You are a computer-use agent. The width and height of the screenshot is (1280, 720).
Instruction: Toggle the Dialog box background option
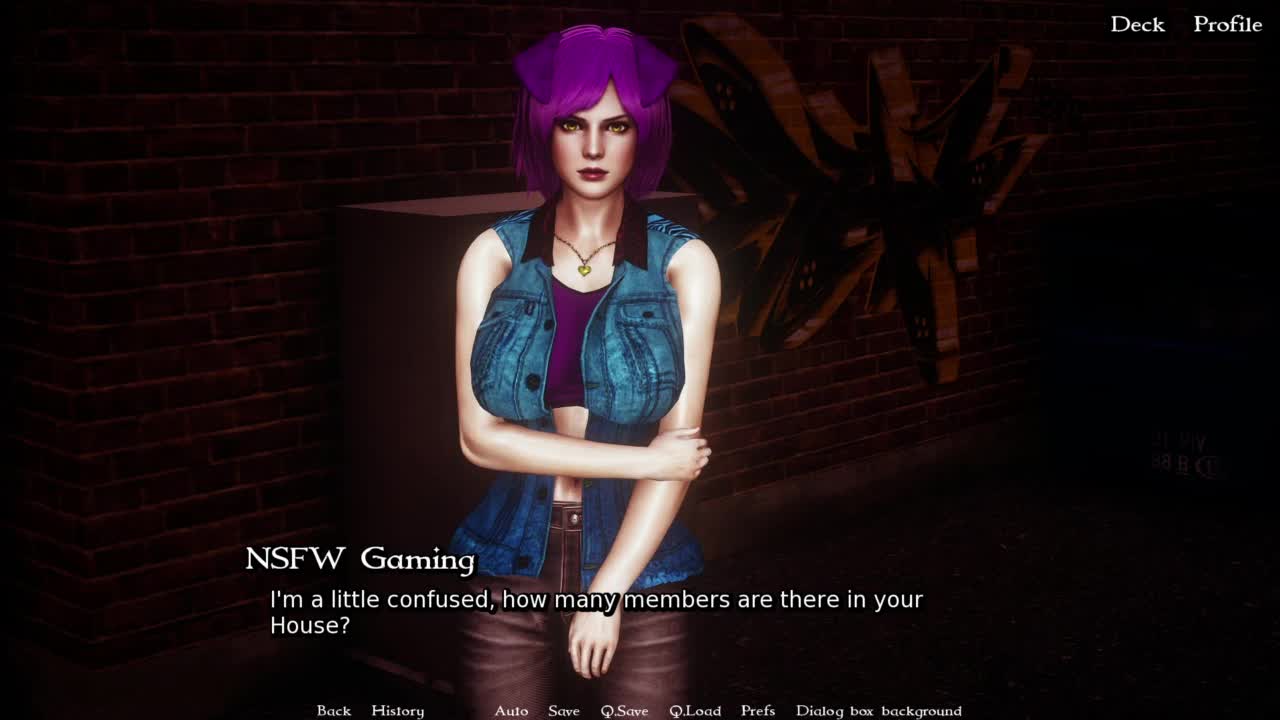click(878, 710)
